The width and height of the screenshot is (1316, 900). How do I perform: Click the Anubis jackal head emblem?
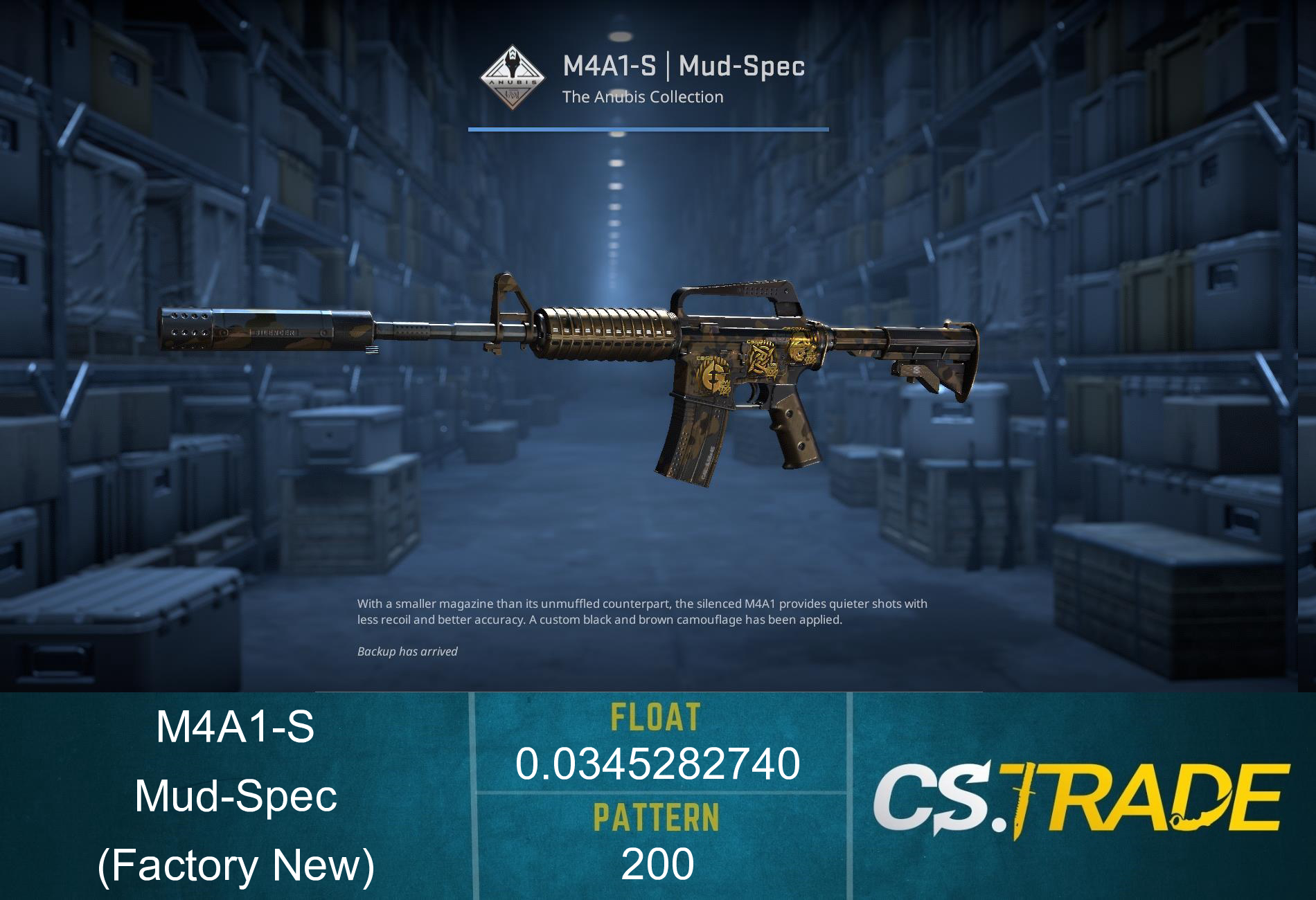tap(513, 64)
